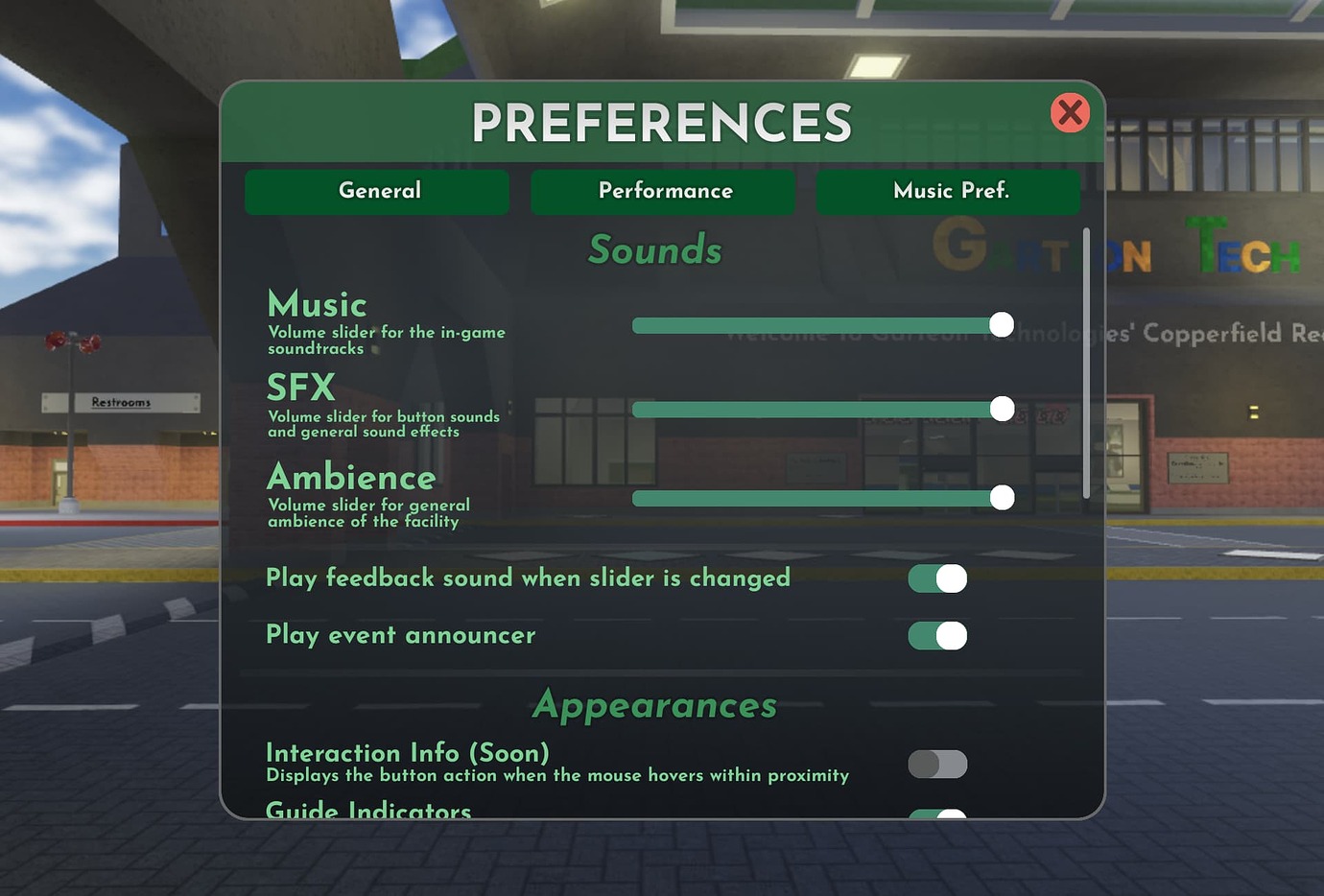Open the Music Pref. tab
The image size is (1324, 896).
948,191
